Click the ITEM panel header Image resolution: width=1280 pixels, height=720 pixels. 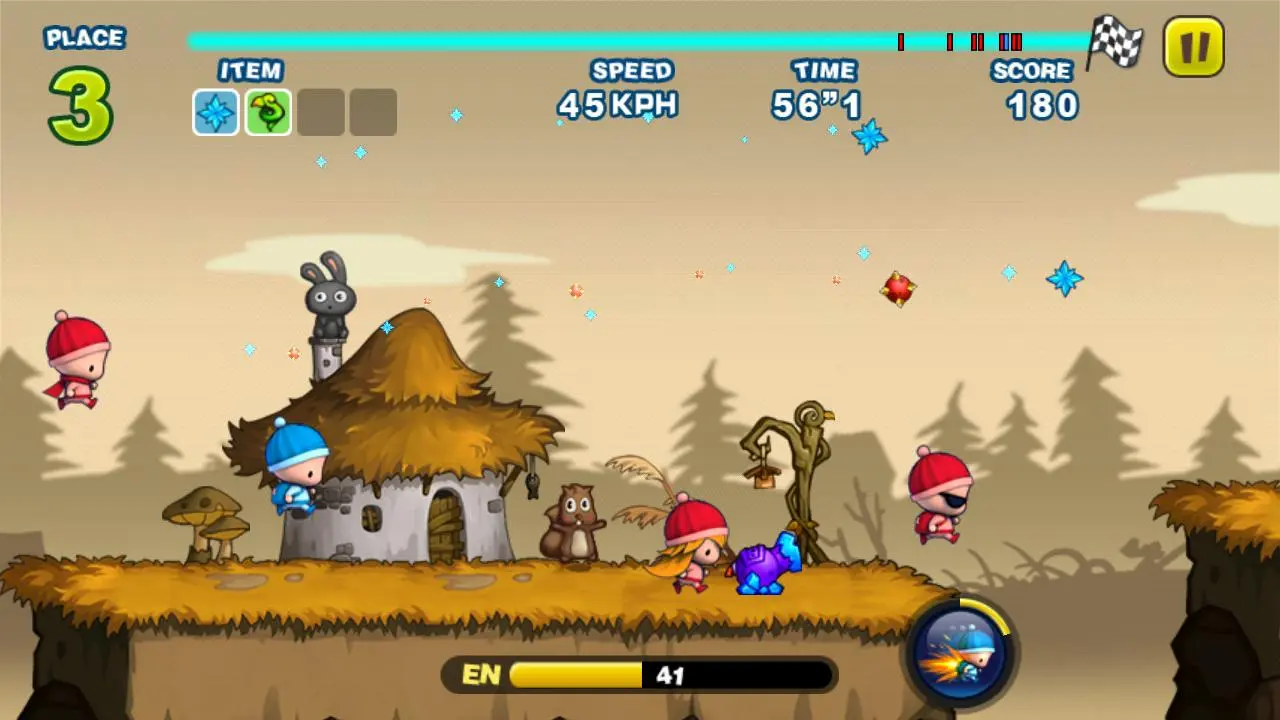point(249,70)
